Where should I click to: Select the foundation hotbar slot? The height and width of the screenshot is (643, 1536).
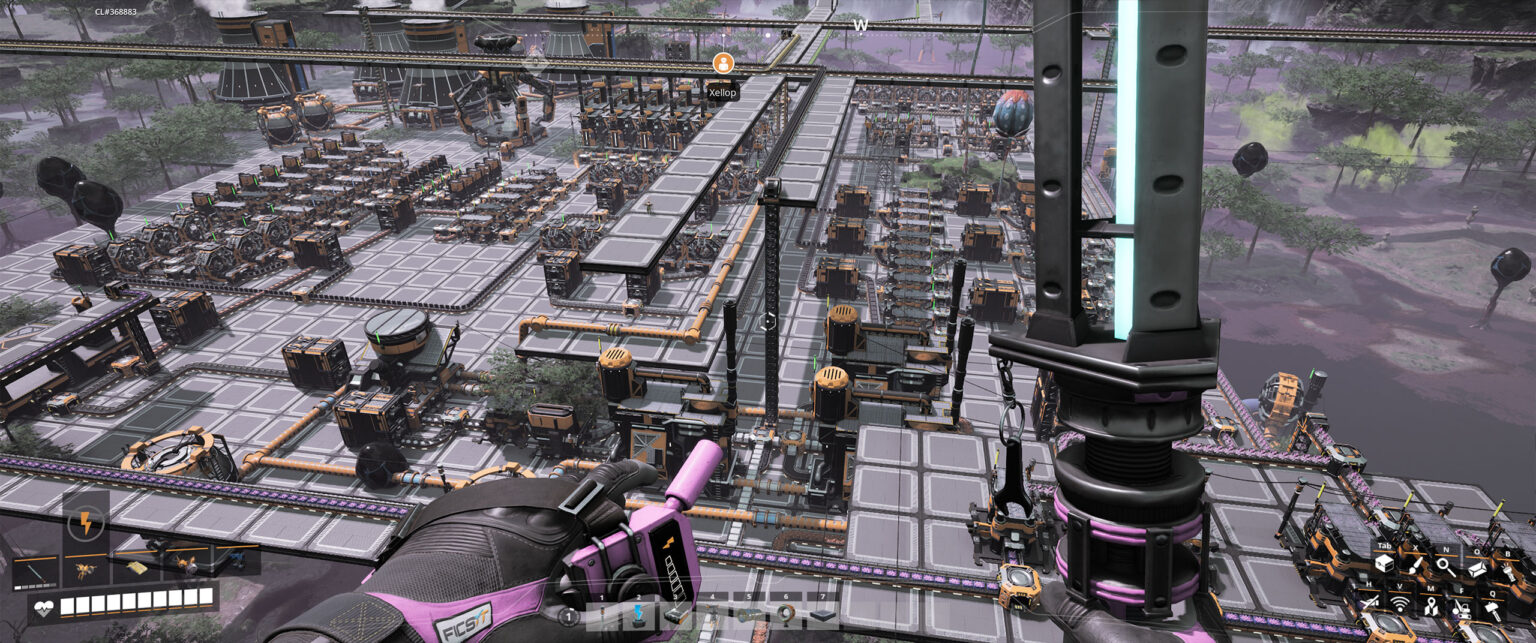[822, 616]
